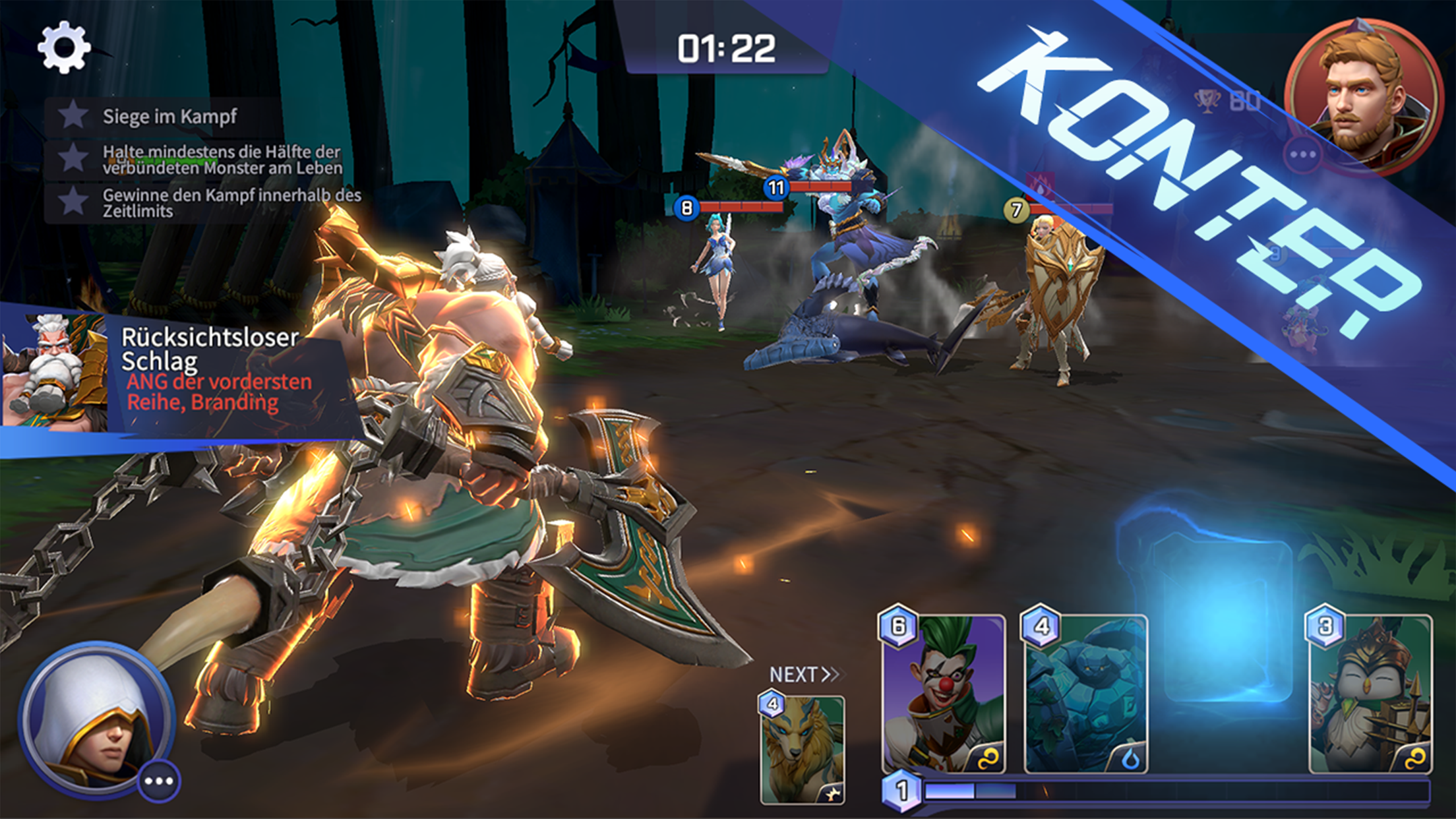Open the settings gear menu

tap(64, 47)
